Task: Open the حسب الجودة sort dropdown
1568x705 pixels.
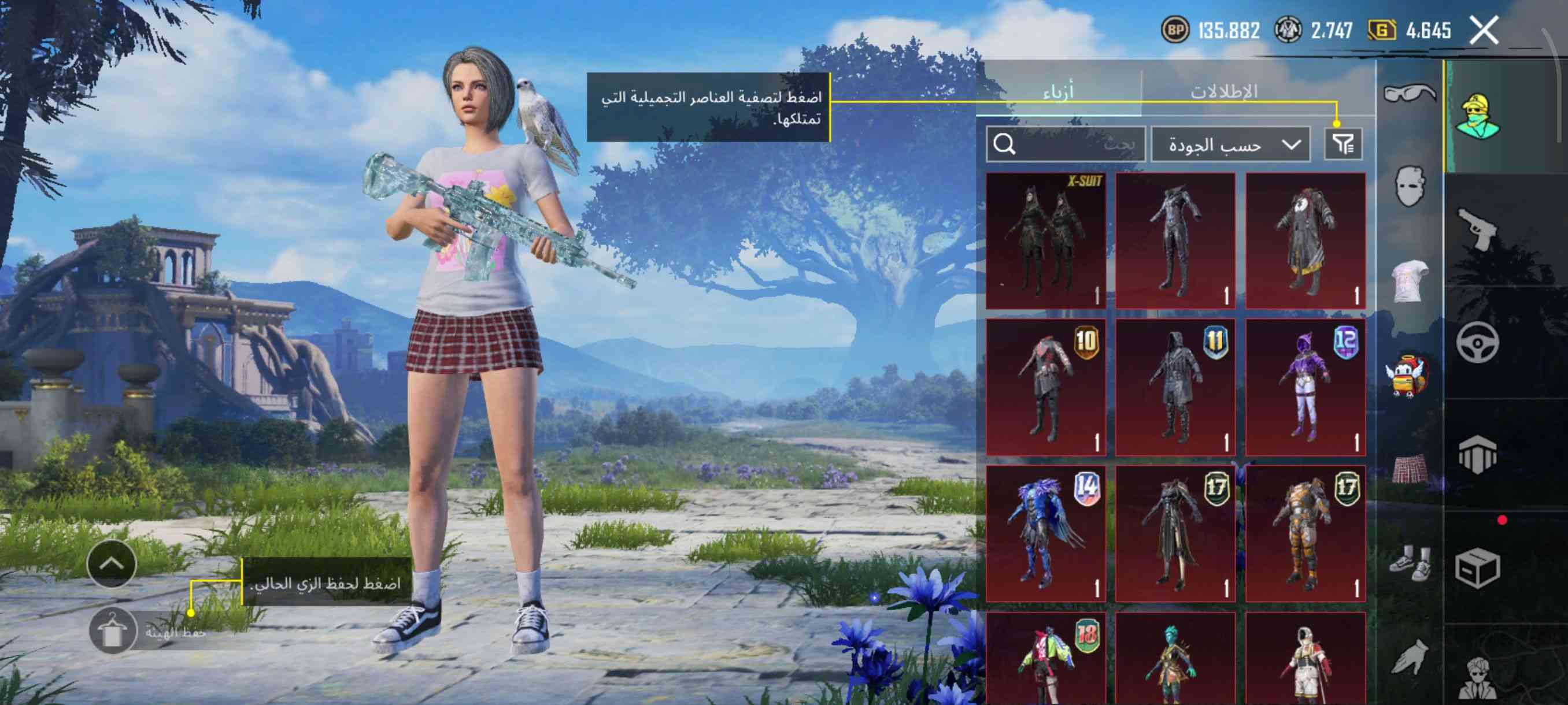Action: [x=1231, y=145]
